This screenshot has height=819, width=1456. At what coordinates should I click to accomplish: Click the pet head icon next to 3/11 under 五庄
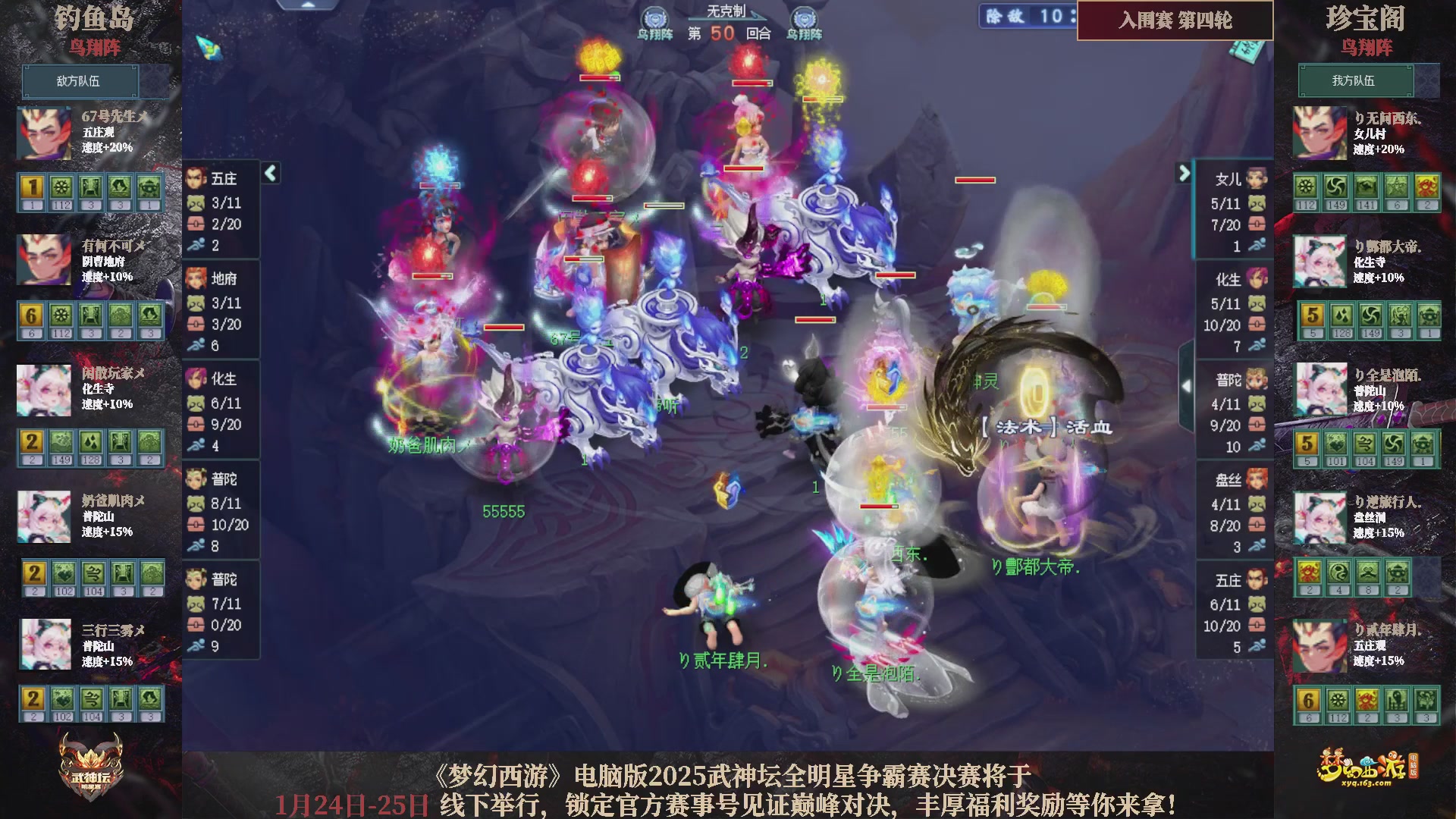click(196, 203)
